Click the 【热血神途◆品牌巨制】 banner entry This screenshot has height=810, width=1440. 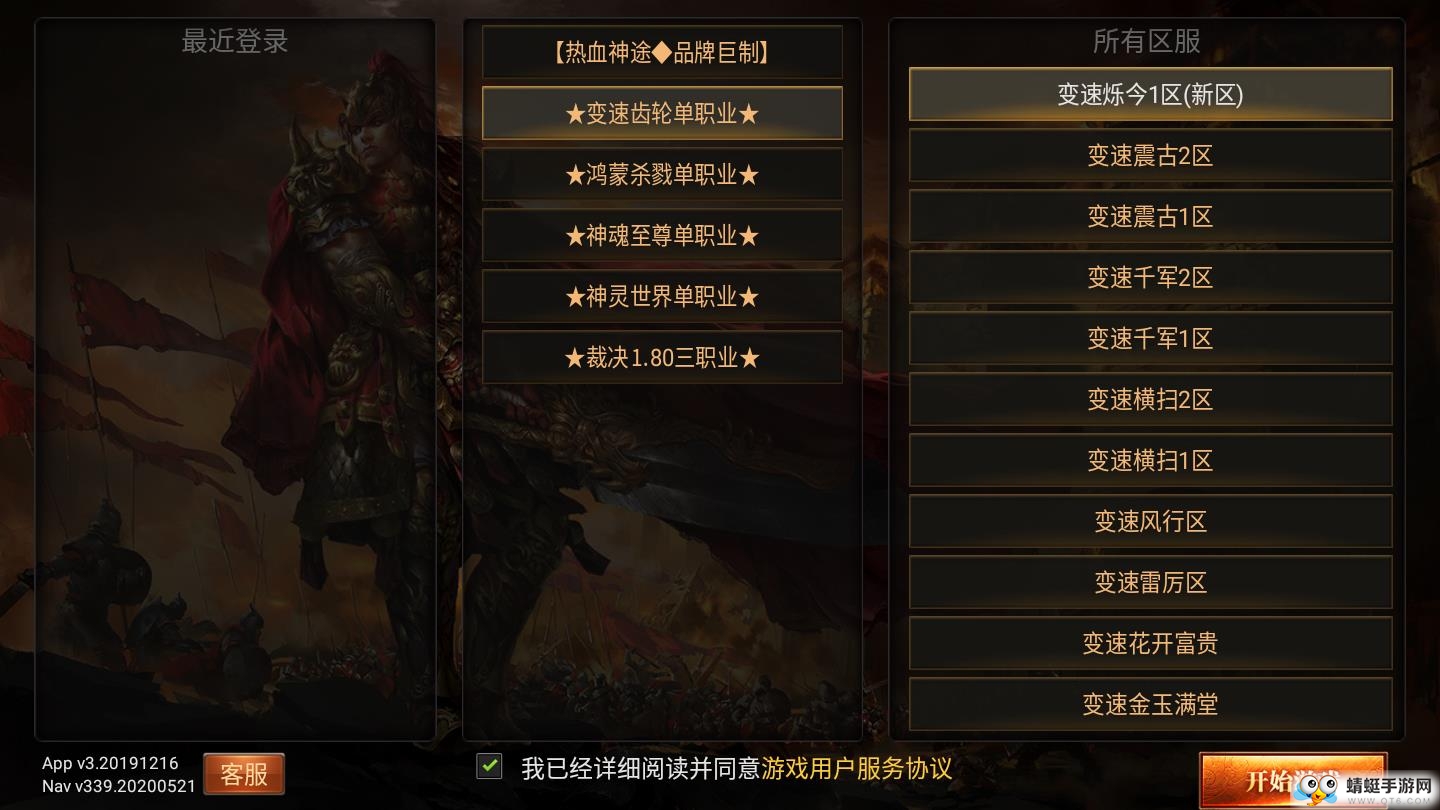(x=662, y=53)
